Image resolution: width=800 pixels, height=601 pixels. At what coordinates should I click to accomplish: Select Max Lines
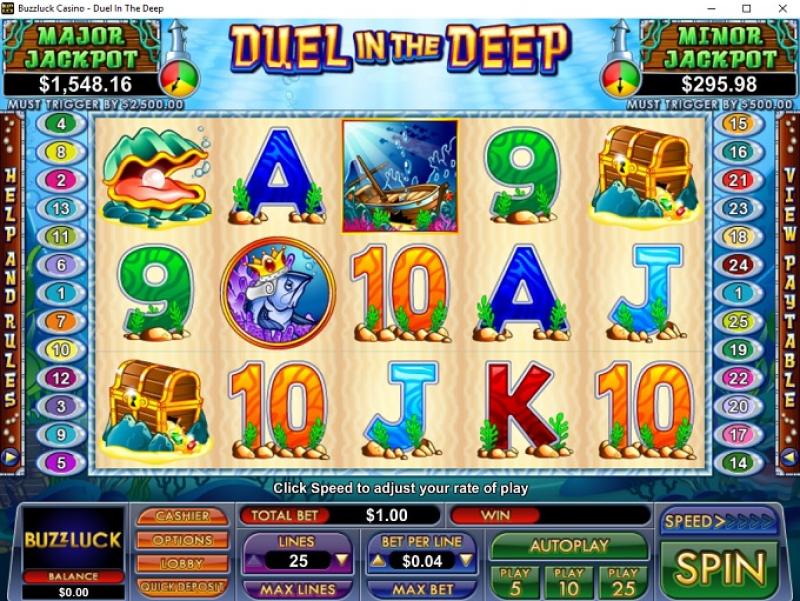(x=297, y=590)
